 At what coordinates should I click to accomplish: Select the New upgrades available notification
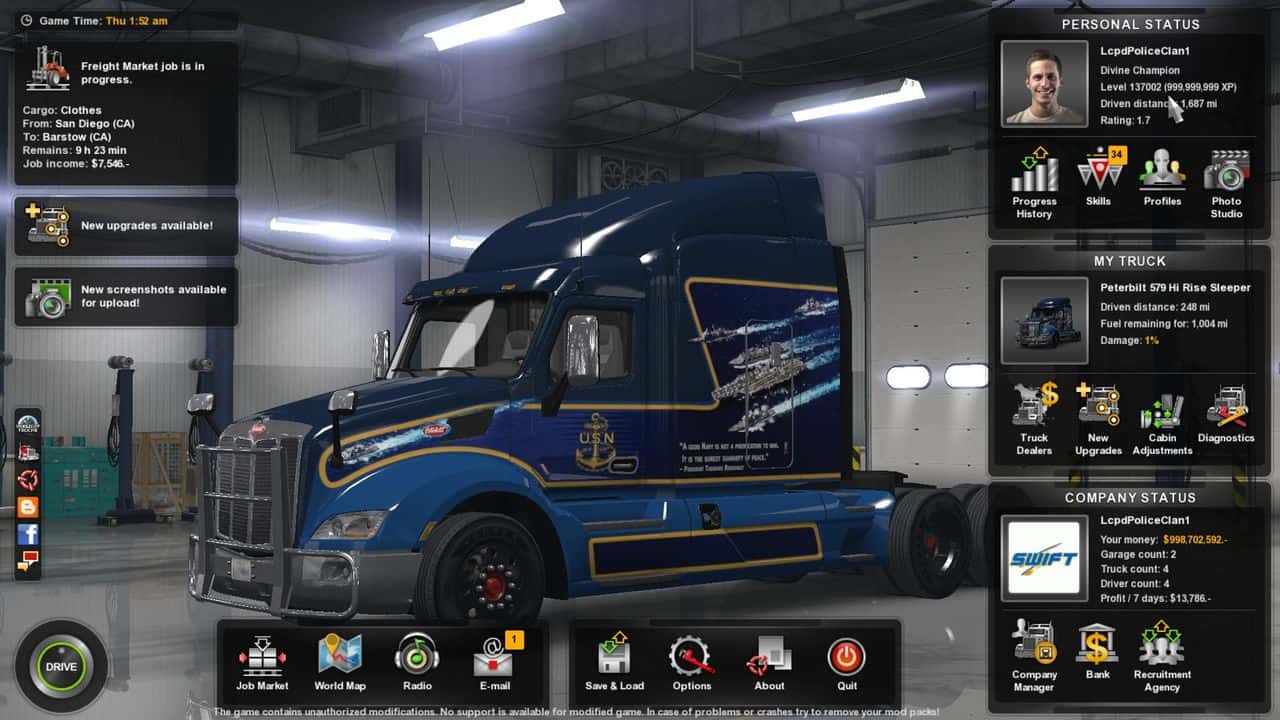pos(126,226)
